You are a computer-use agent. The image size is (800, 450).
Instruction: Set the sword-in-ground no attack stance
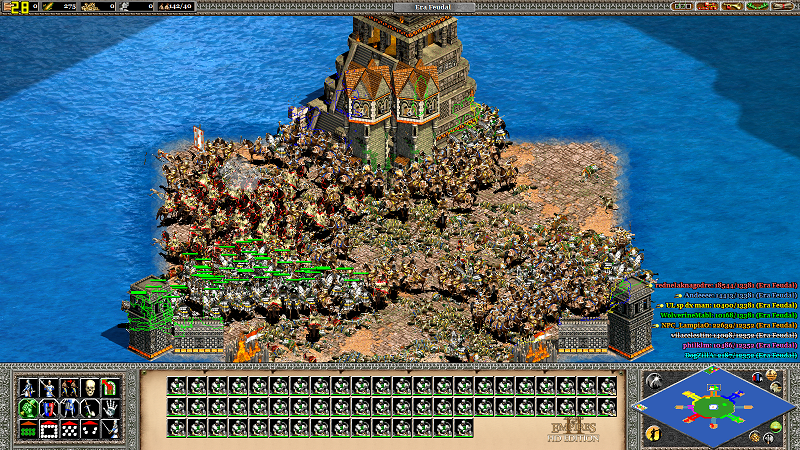coord(90,408)
